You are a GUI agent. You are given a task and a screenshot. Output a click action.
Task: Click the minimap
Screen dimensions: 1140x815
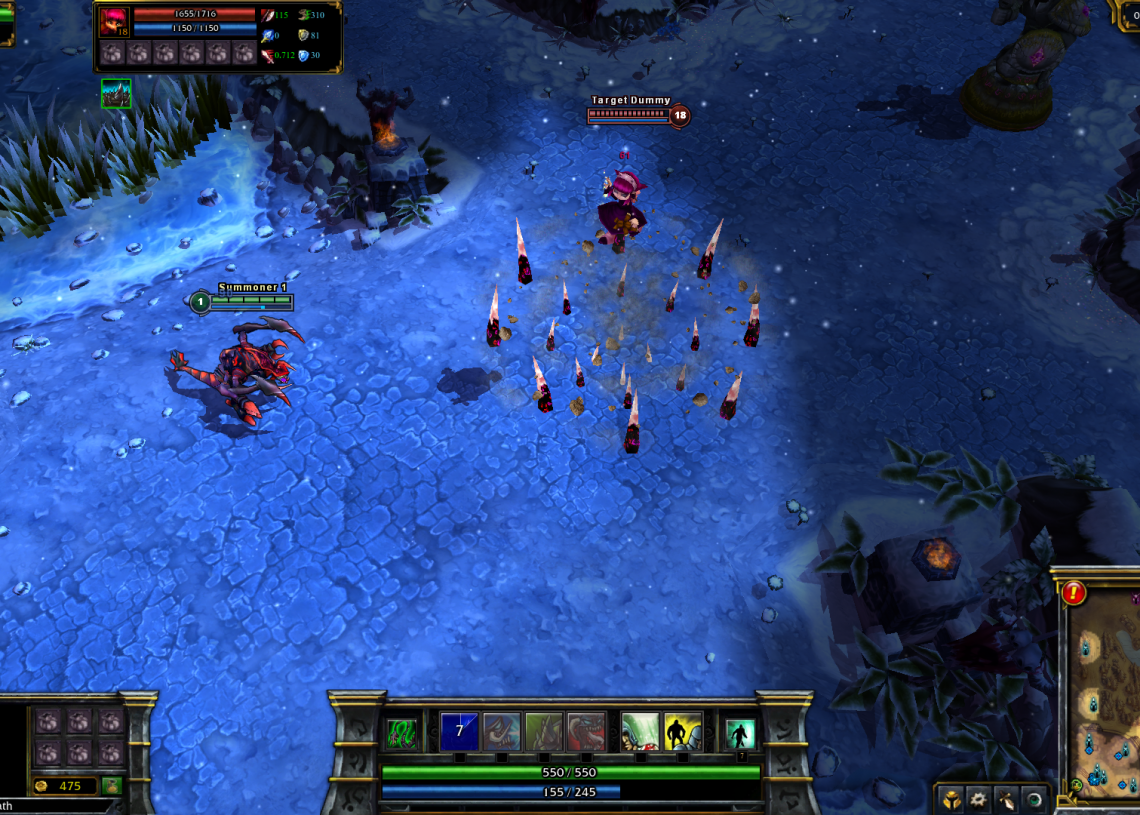(1102, 690)
